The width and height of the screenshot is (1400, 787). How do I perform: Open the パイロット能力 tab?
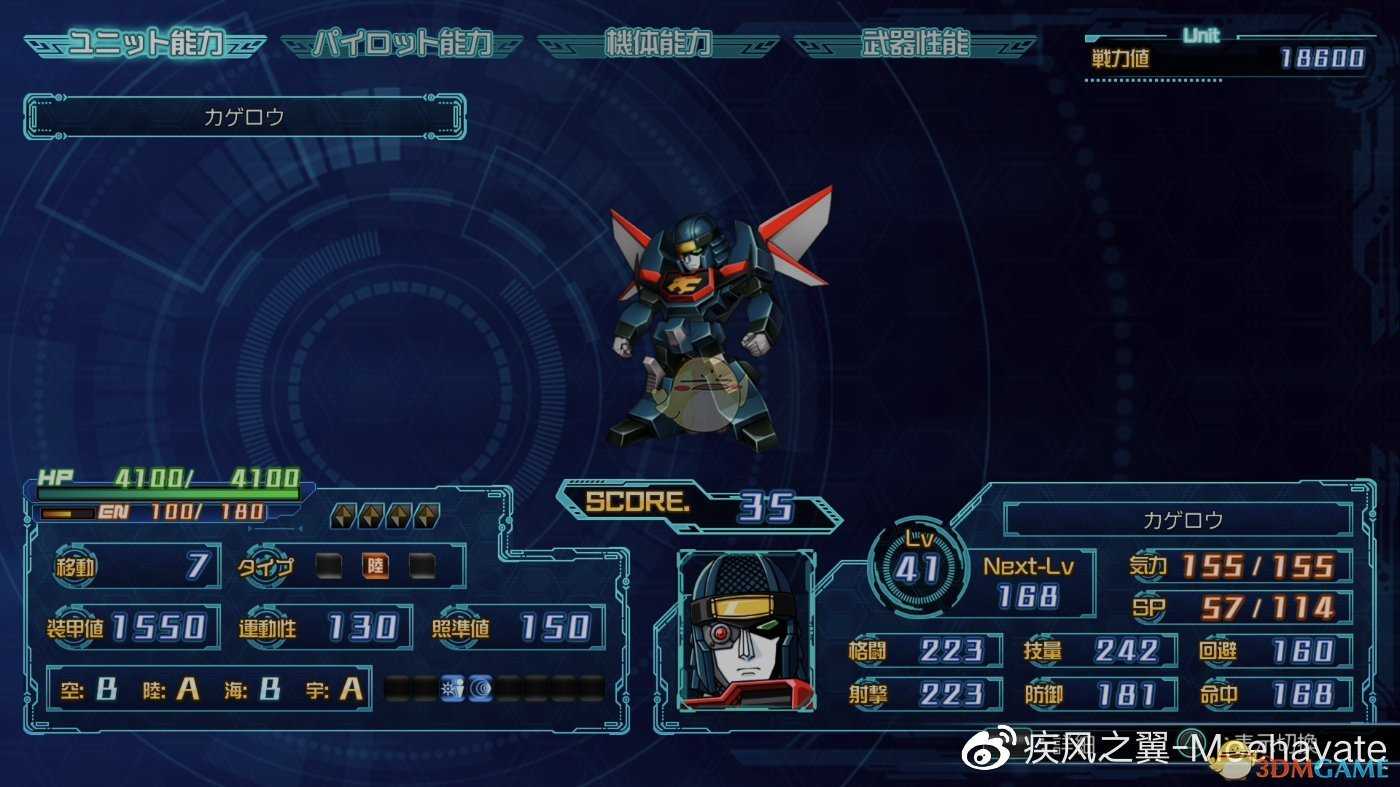coord(402,45)
